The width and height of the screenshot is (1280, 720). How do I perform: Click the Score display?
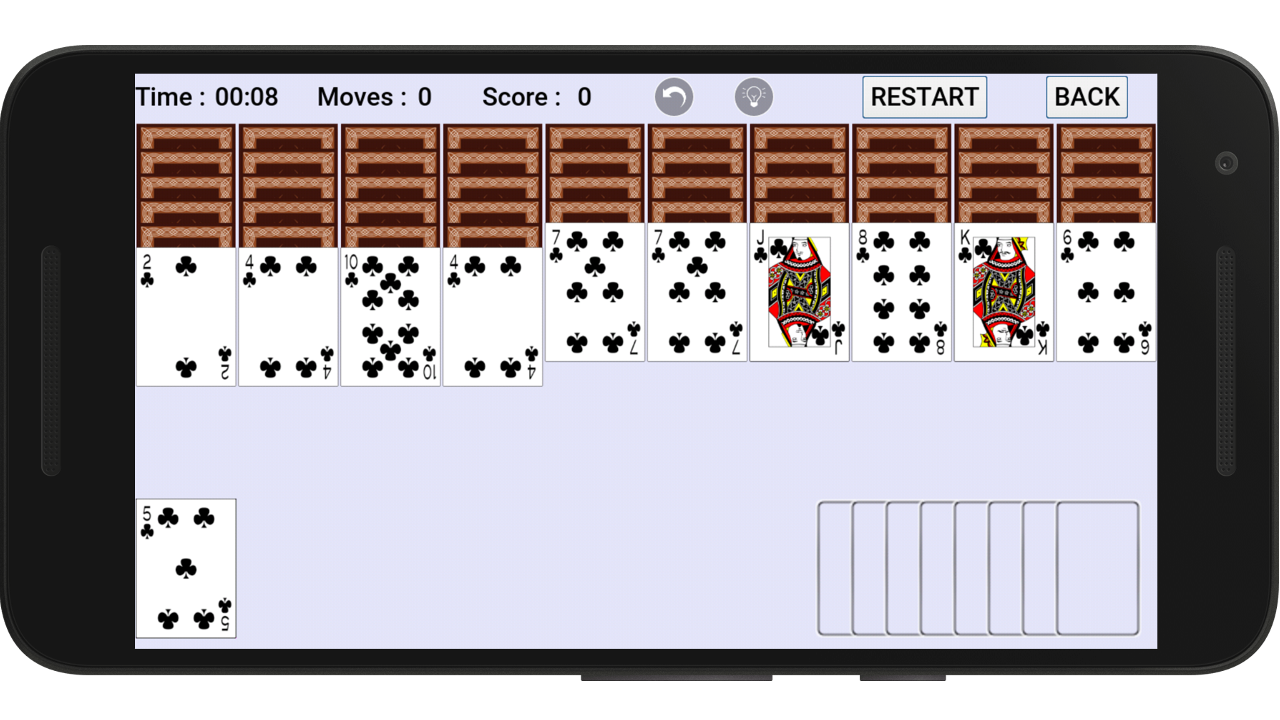[537, 97]
